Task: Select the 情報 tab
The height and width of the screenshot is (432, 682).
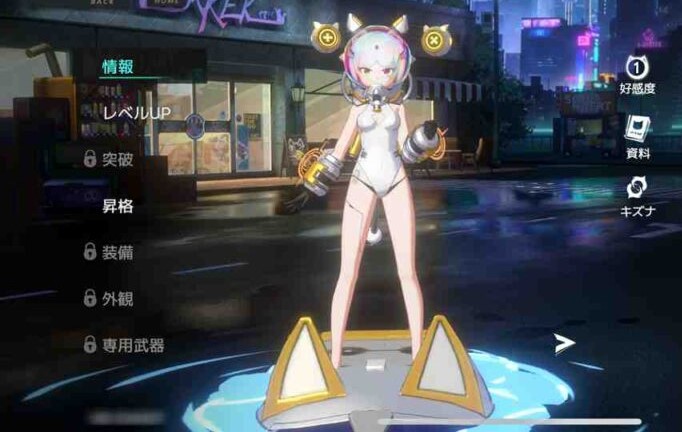Action: 118,67
